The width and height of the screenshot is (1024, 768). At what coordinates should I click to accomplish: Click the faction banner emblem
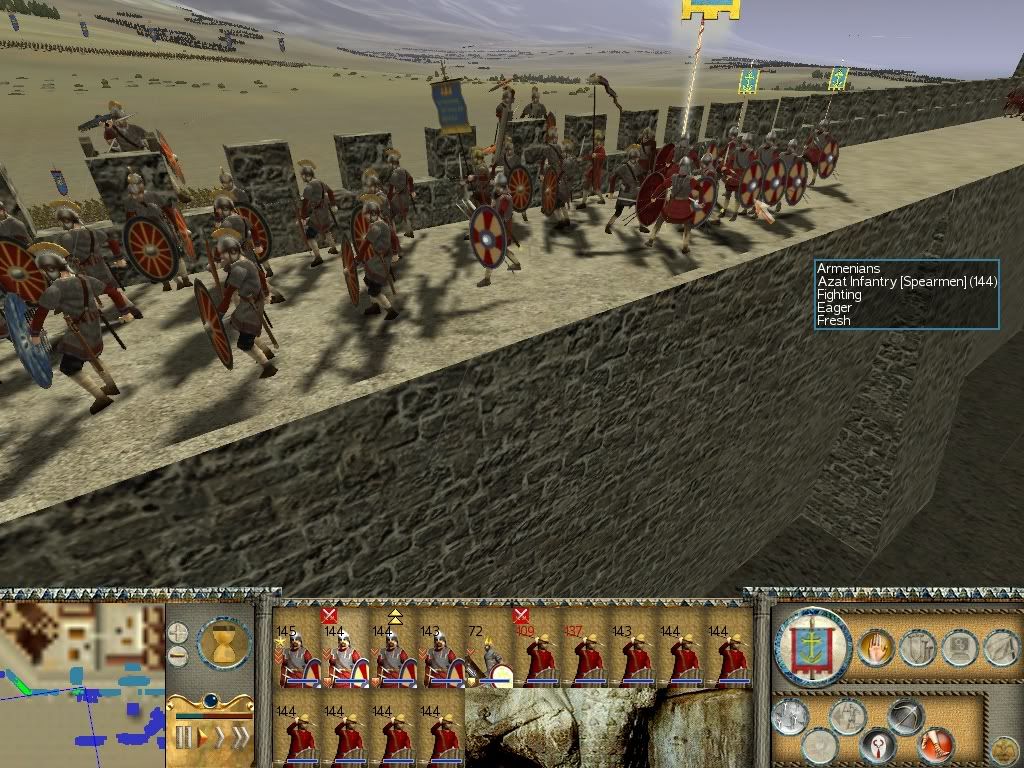click(812, 648)
